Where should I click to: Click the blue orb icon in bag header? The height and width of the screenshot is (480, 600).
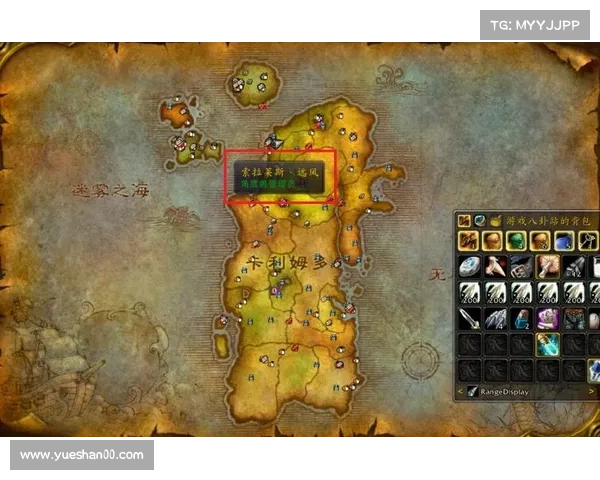click(479, 220)
